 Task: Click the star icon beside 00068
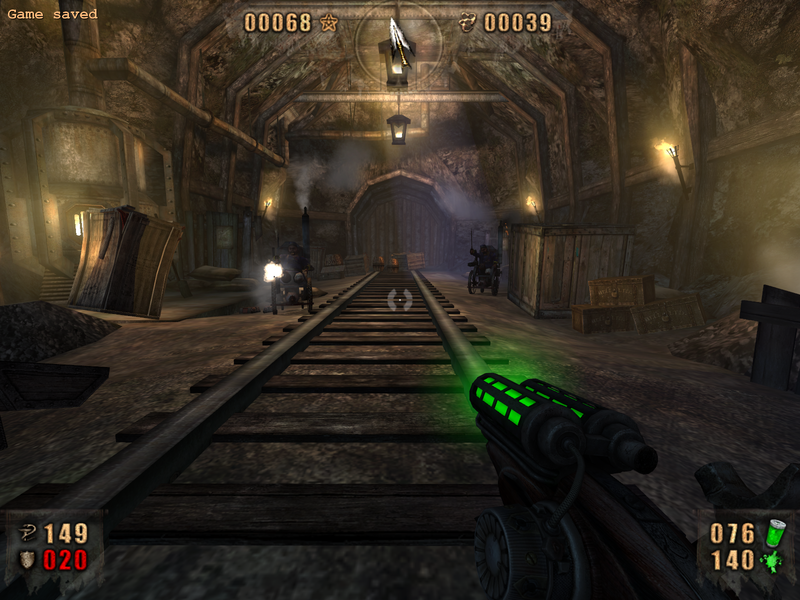330,22
